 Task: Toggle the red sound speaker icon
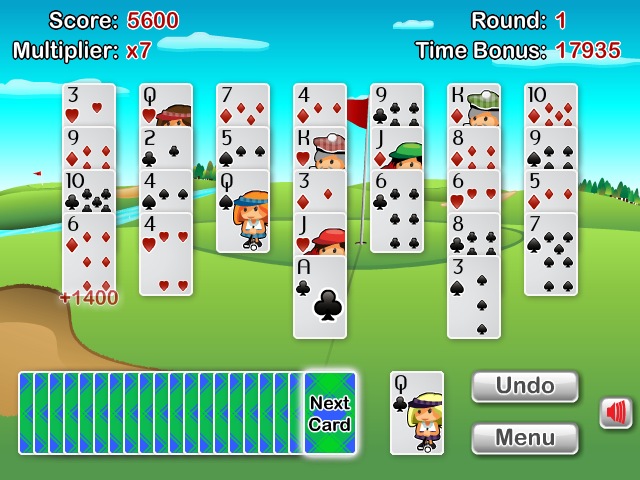[616, 413]
